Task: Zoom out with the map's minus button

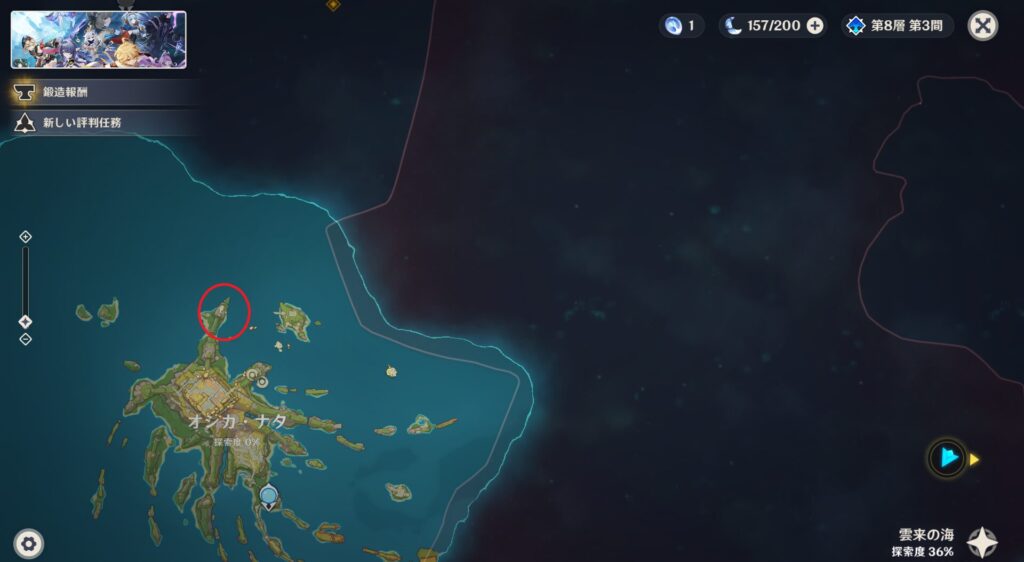Action: tap(26, 339)
